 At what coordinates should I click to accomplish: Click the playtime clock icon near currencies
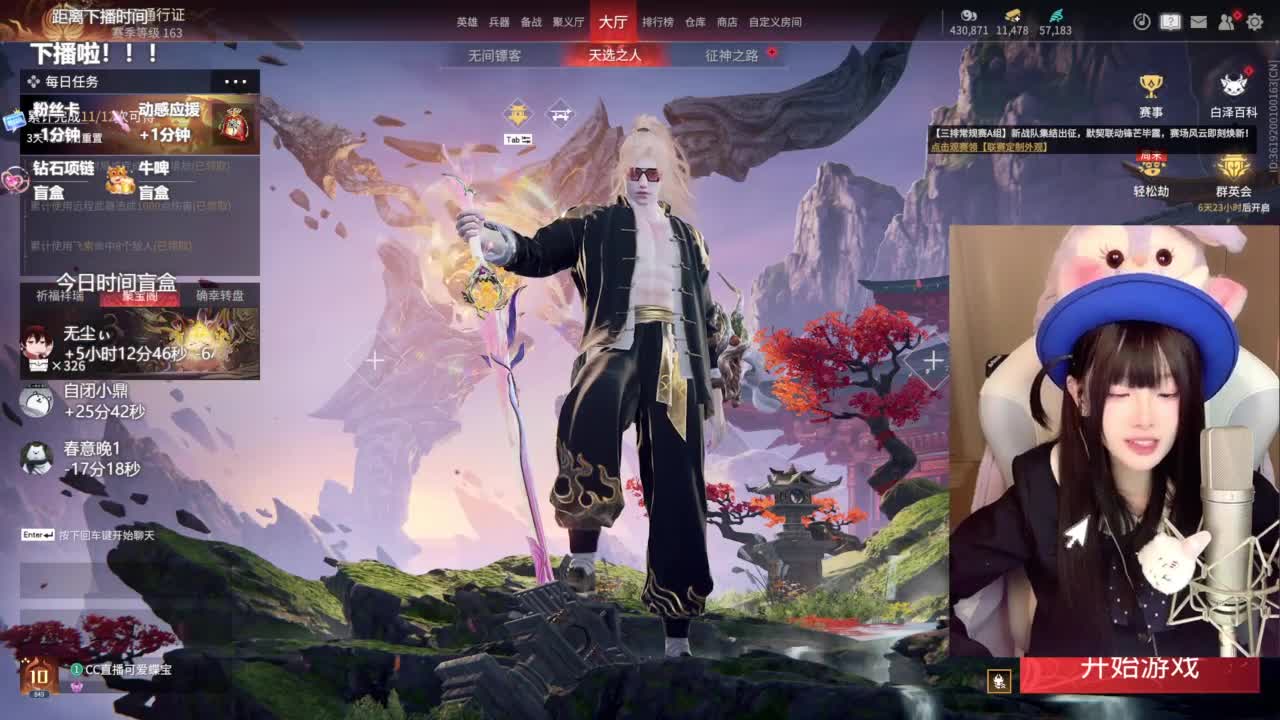tap(1142, 21)
